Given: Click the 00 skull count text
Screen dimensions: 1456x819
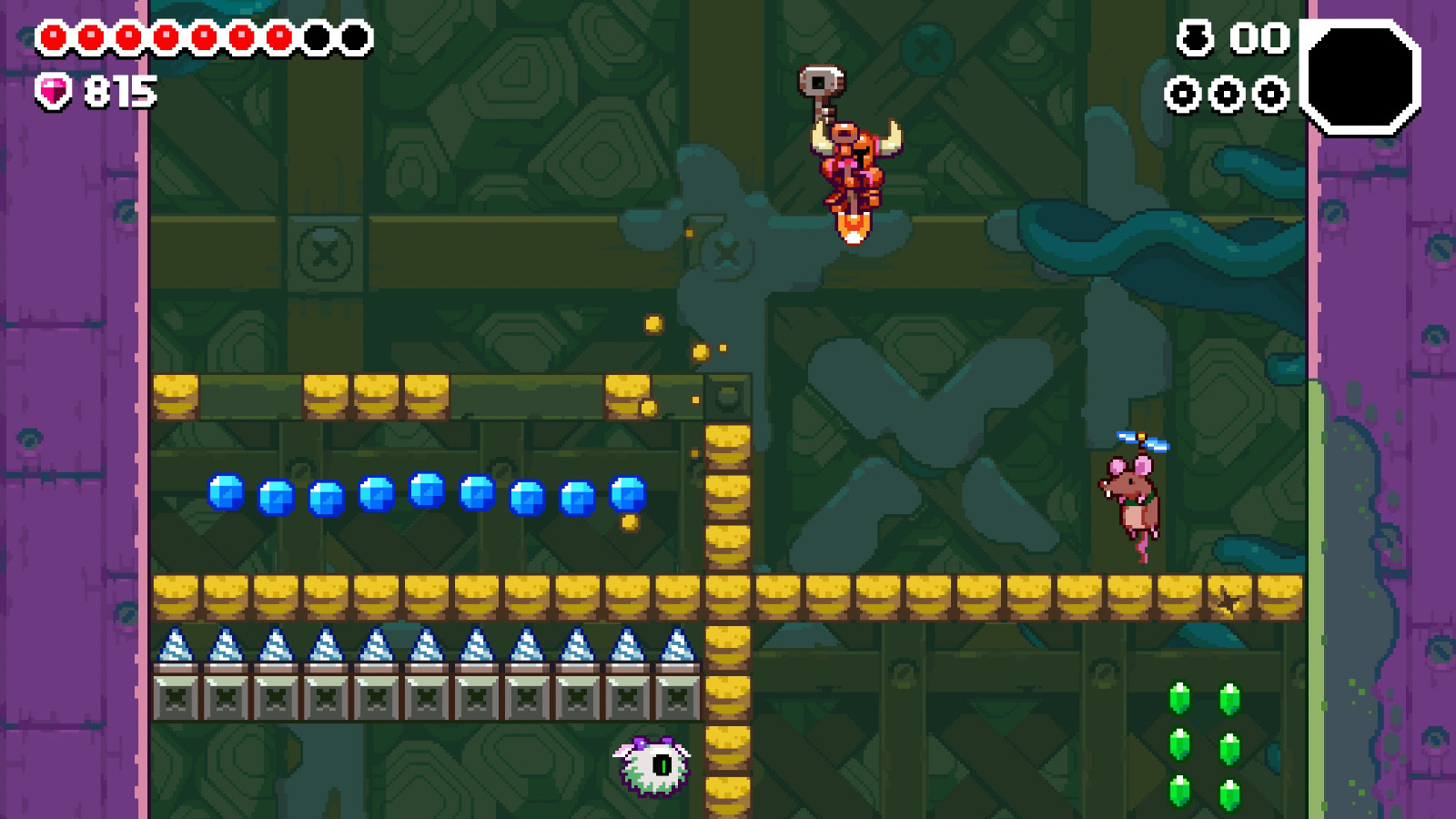Looking at the screenshot, I should click(x=1259, y=38).
